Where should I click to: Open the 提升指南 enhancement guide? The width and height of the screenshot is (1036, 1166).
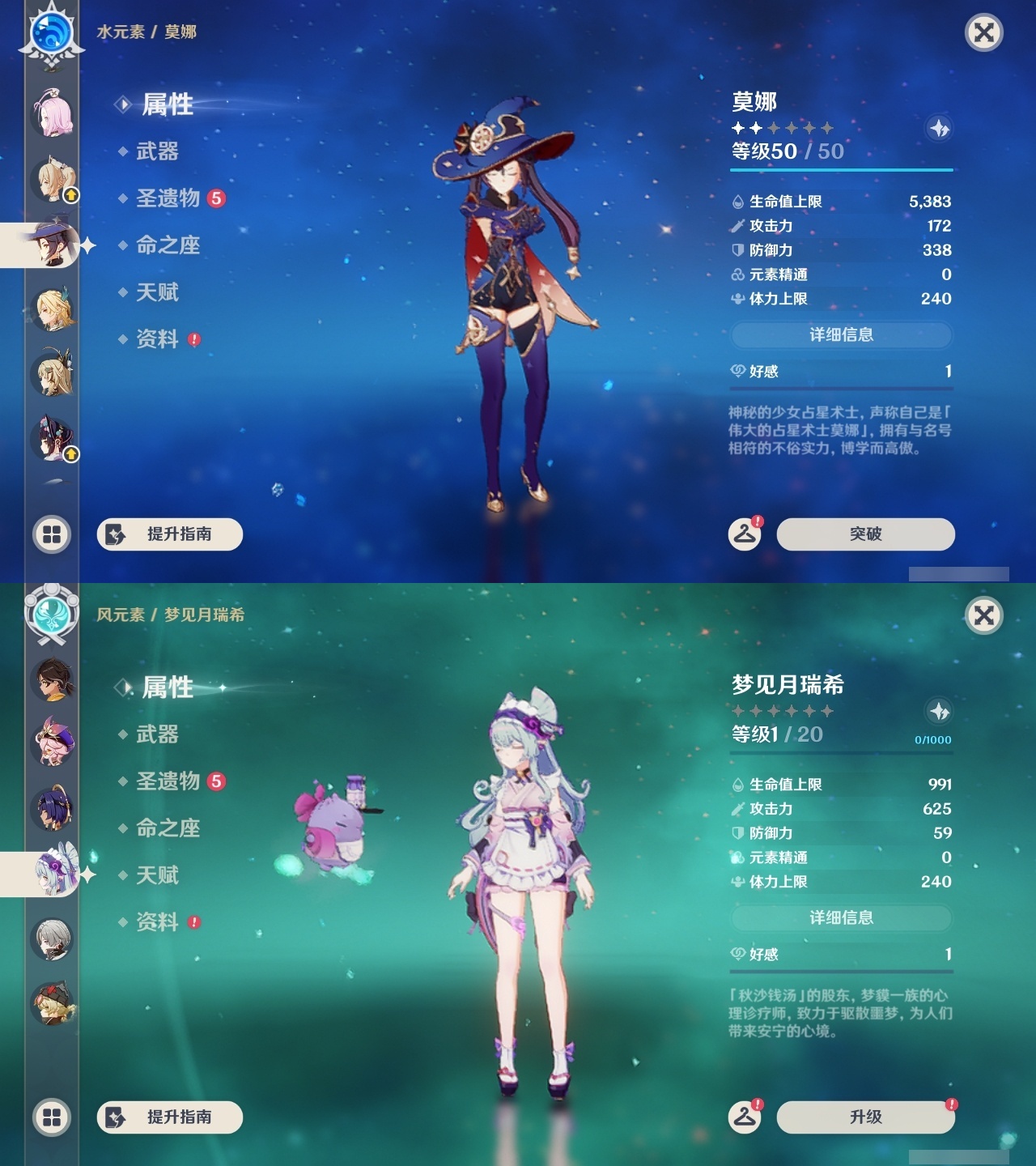168,534
